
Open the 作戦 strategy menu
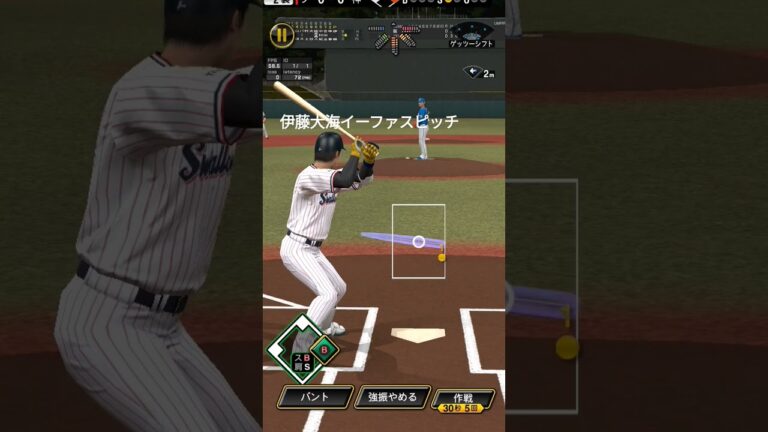[463, 400]
